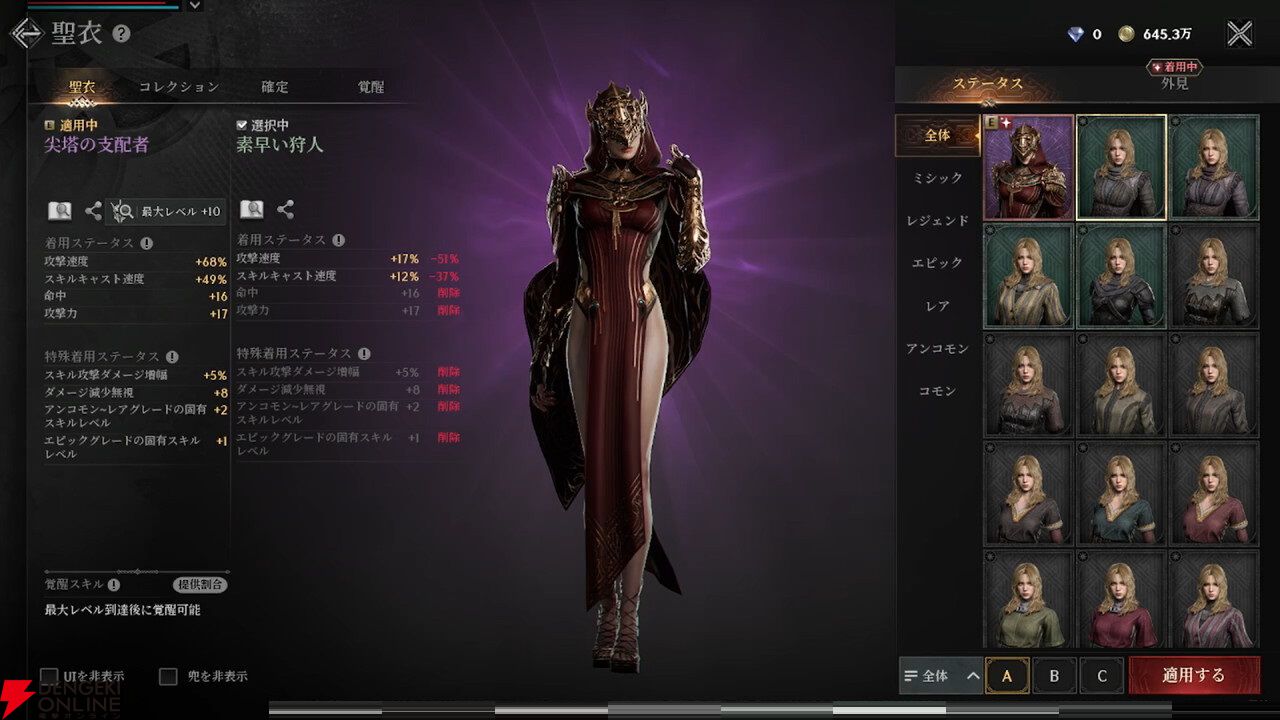Click the gold coin currency icon showing 645.3万
Screen dimensions: 1280x720
[x=1127, y=31]
